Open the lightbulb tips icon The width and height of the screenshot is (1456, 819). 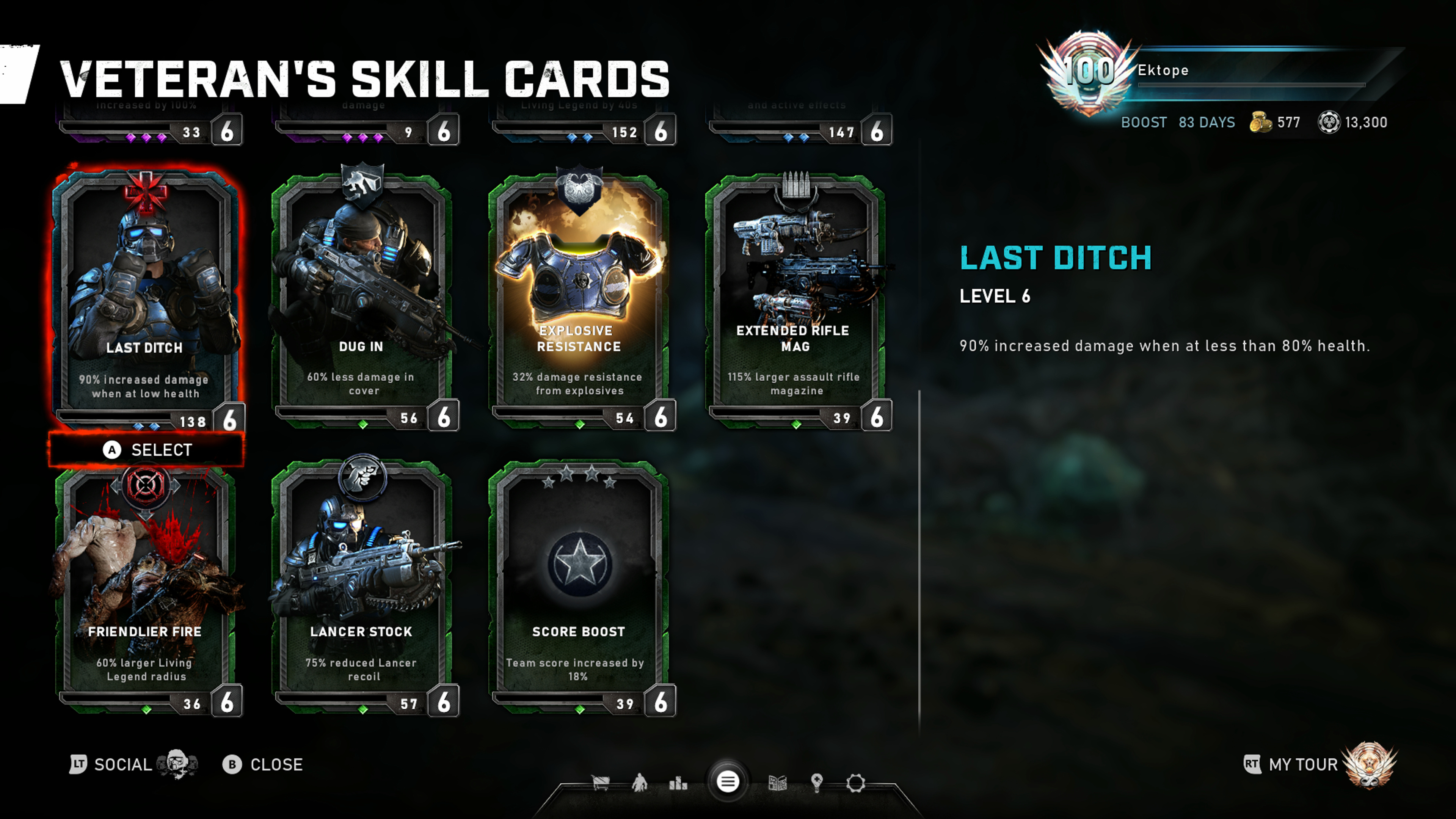tap(816, 783)
